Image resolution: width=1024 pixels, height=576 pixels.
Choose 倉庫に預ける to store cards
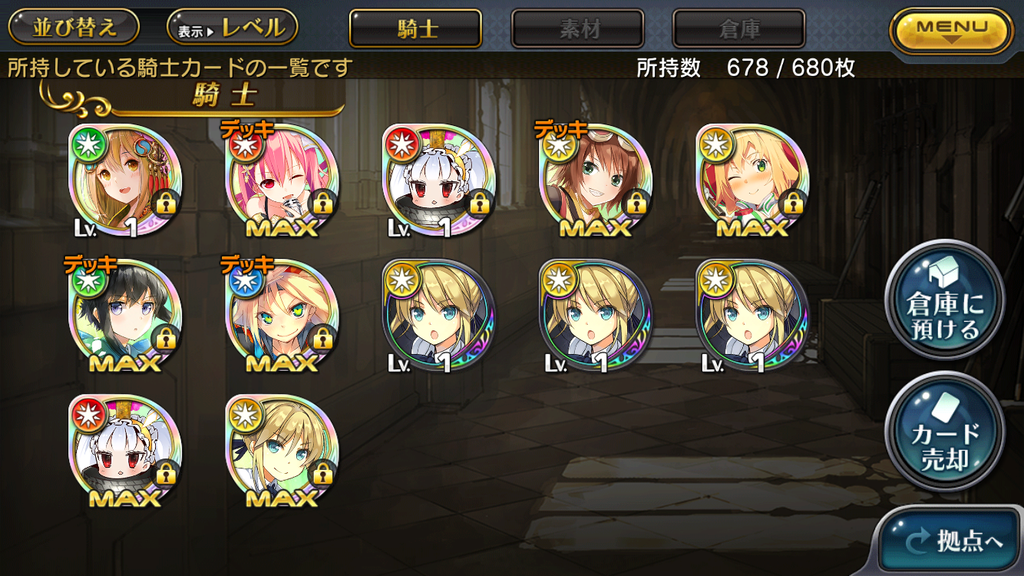tap(944, 300)
